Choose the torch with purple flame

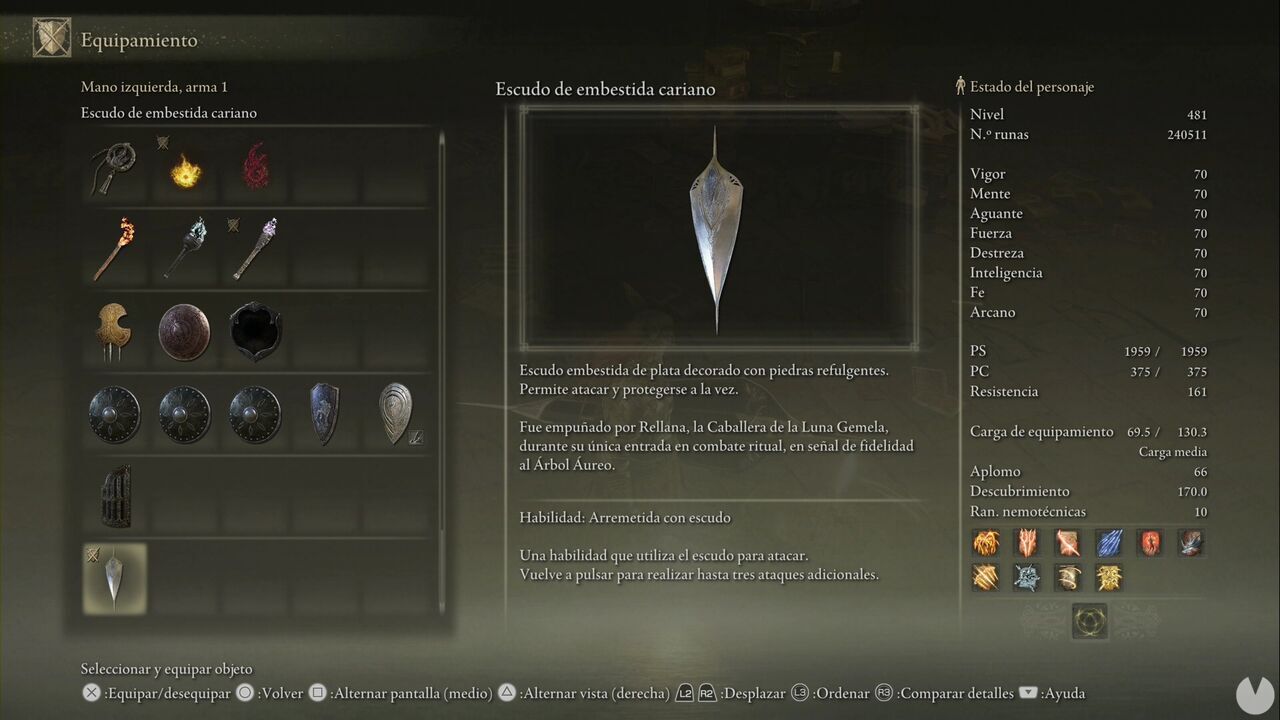255,249
